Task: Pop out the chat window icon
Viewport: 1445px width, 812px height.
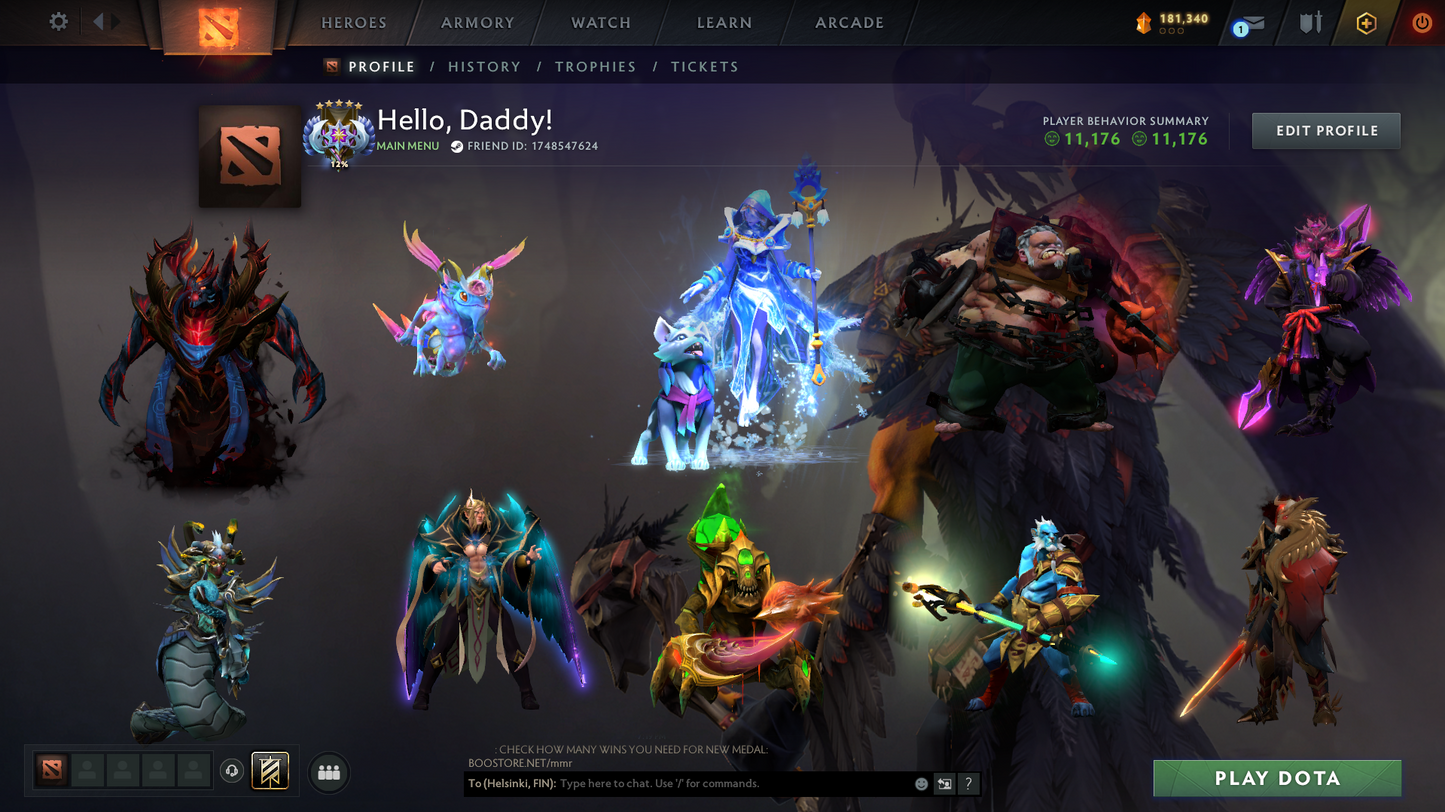Action: click(945, 784)
